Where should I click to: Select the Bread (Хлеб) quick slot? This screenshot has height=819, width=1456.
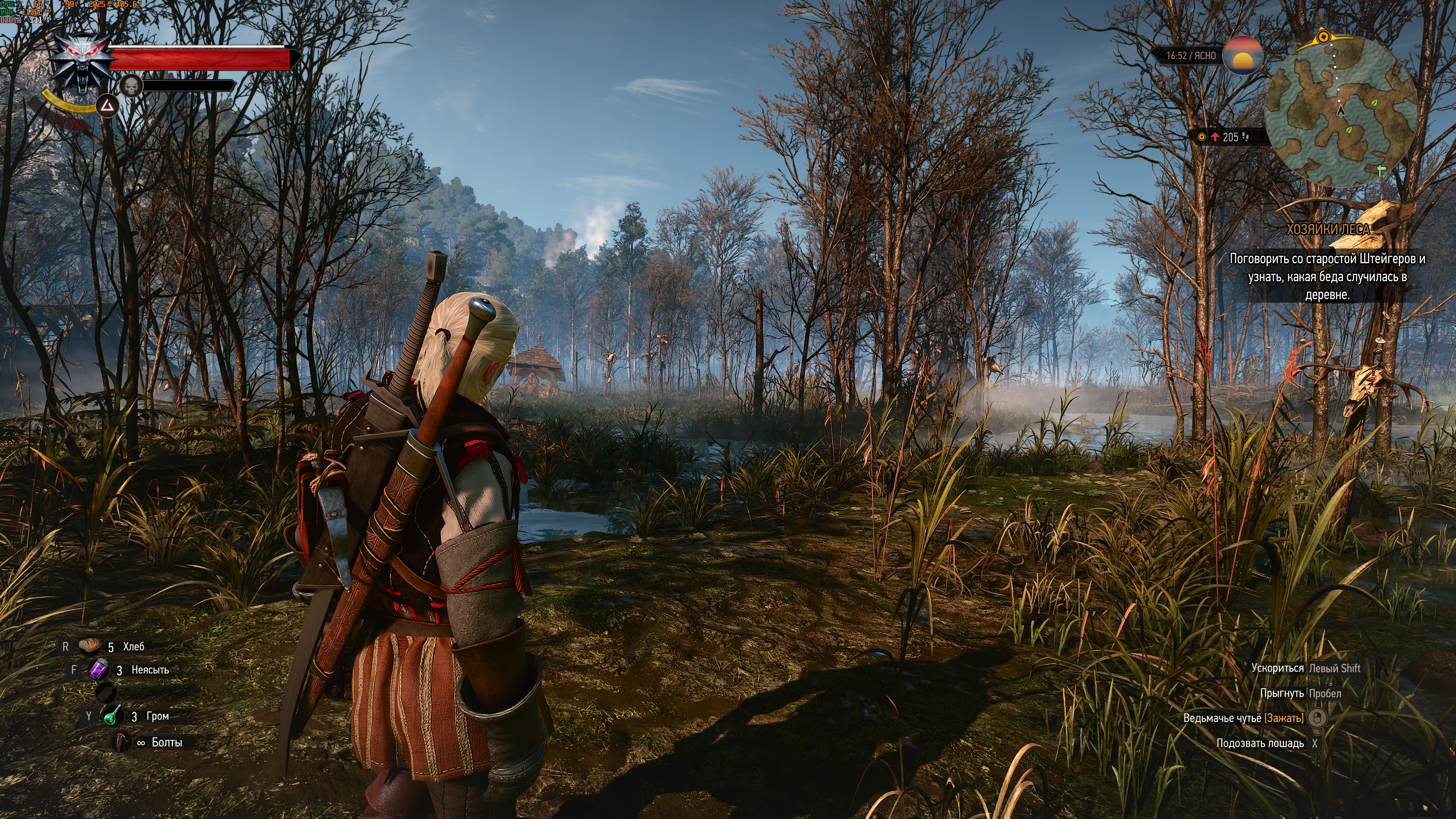tap(89, 646)
